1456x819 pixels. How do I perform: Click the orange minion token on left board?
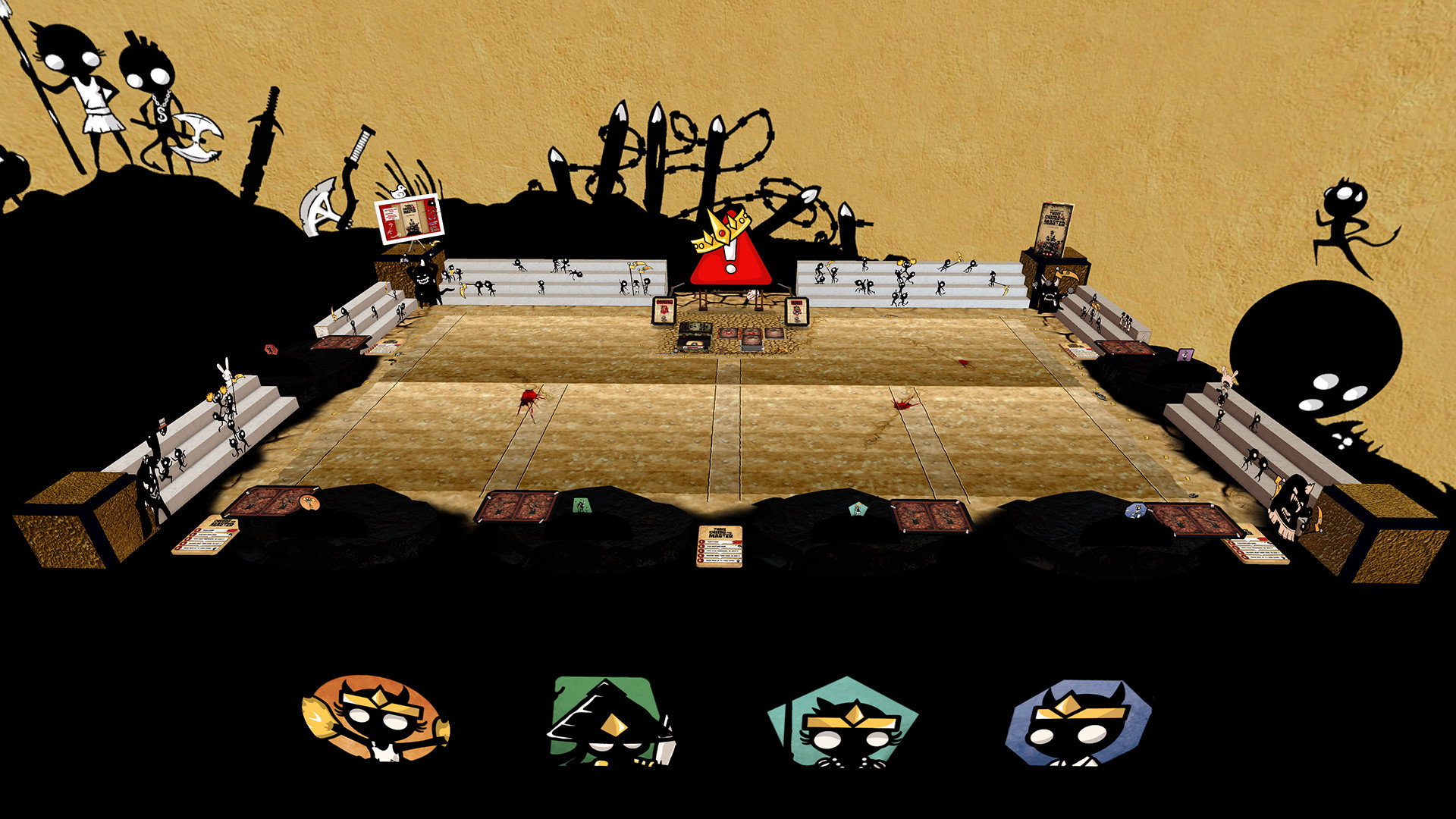pyautogui.click(x=309, y=503)
